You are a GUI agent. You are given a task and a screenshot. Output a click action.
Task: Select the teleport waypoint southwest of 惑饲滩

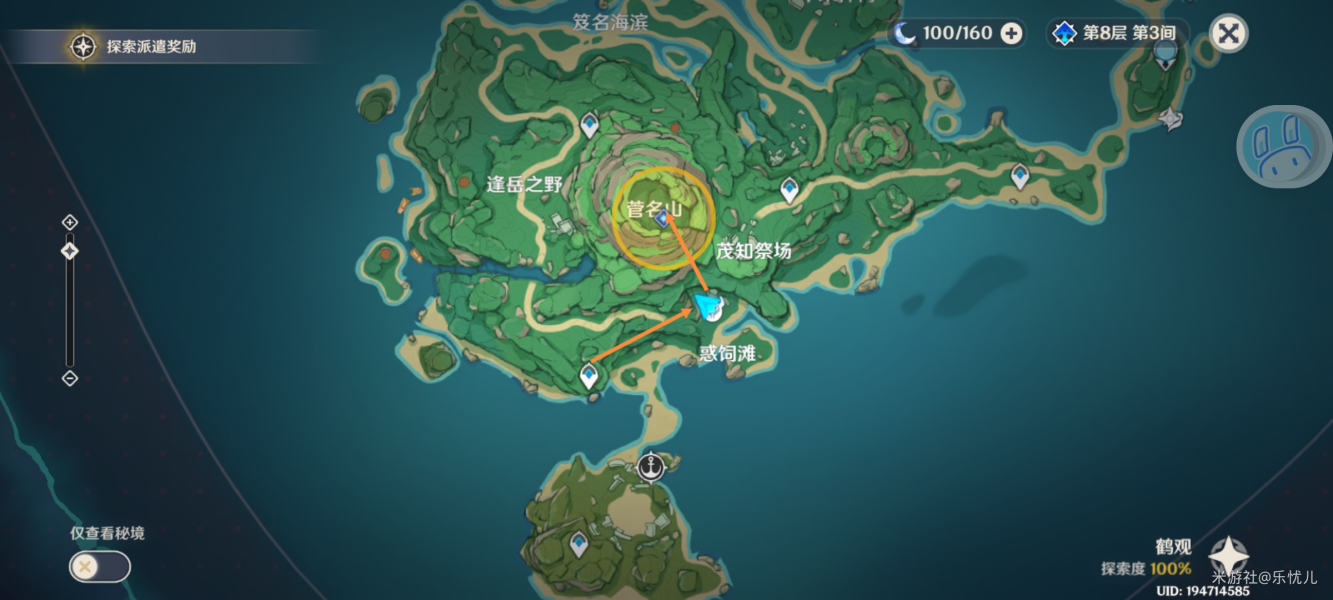tap(589, 376)
